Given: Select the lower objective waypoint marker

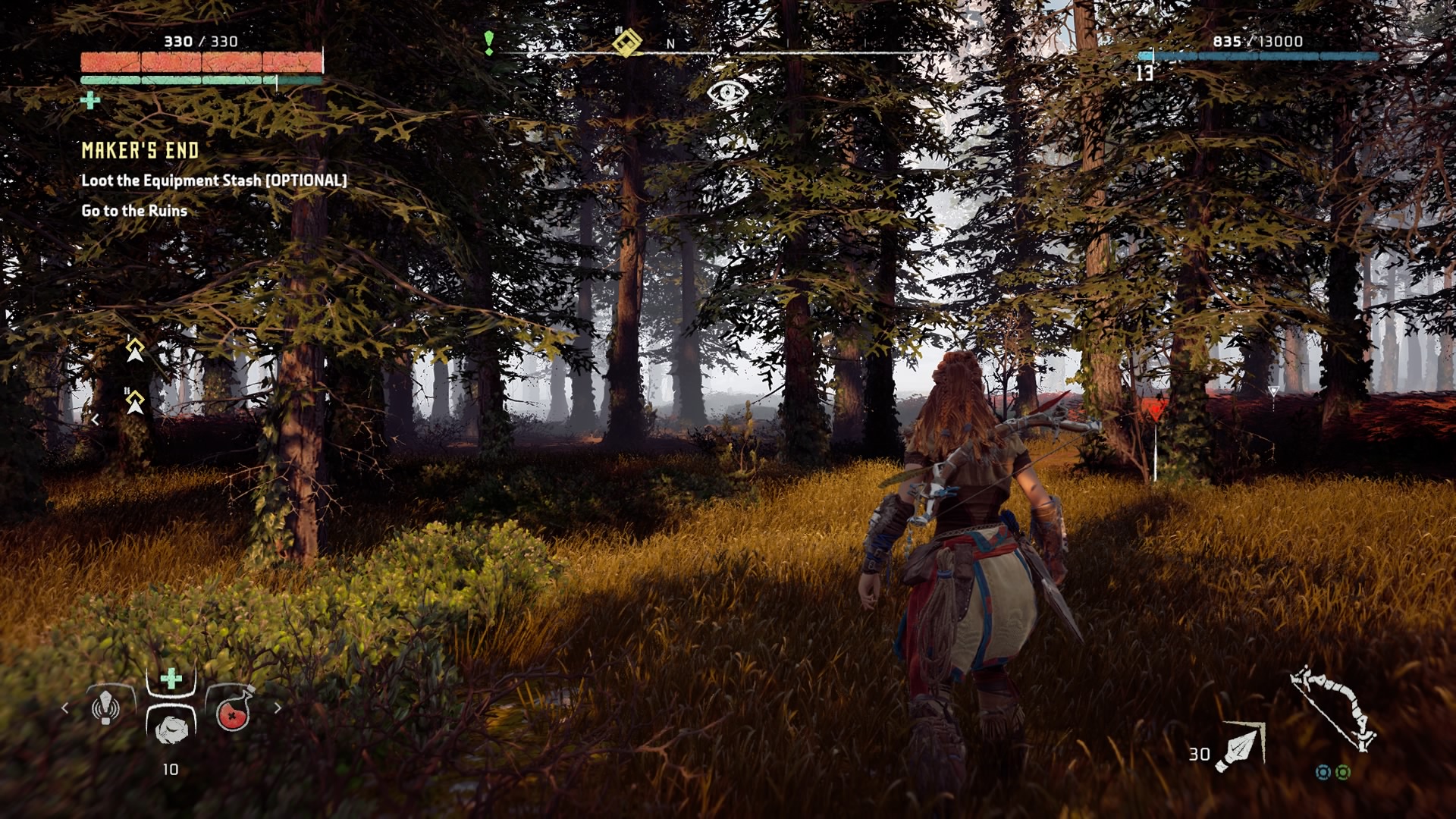Looking at the screenshot, I should pyautogui.click(x=135, y=401).
